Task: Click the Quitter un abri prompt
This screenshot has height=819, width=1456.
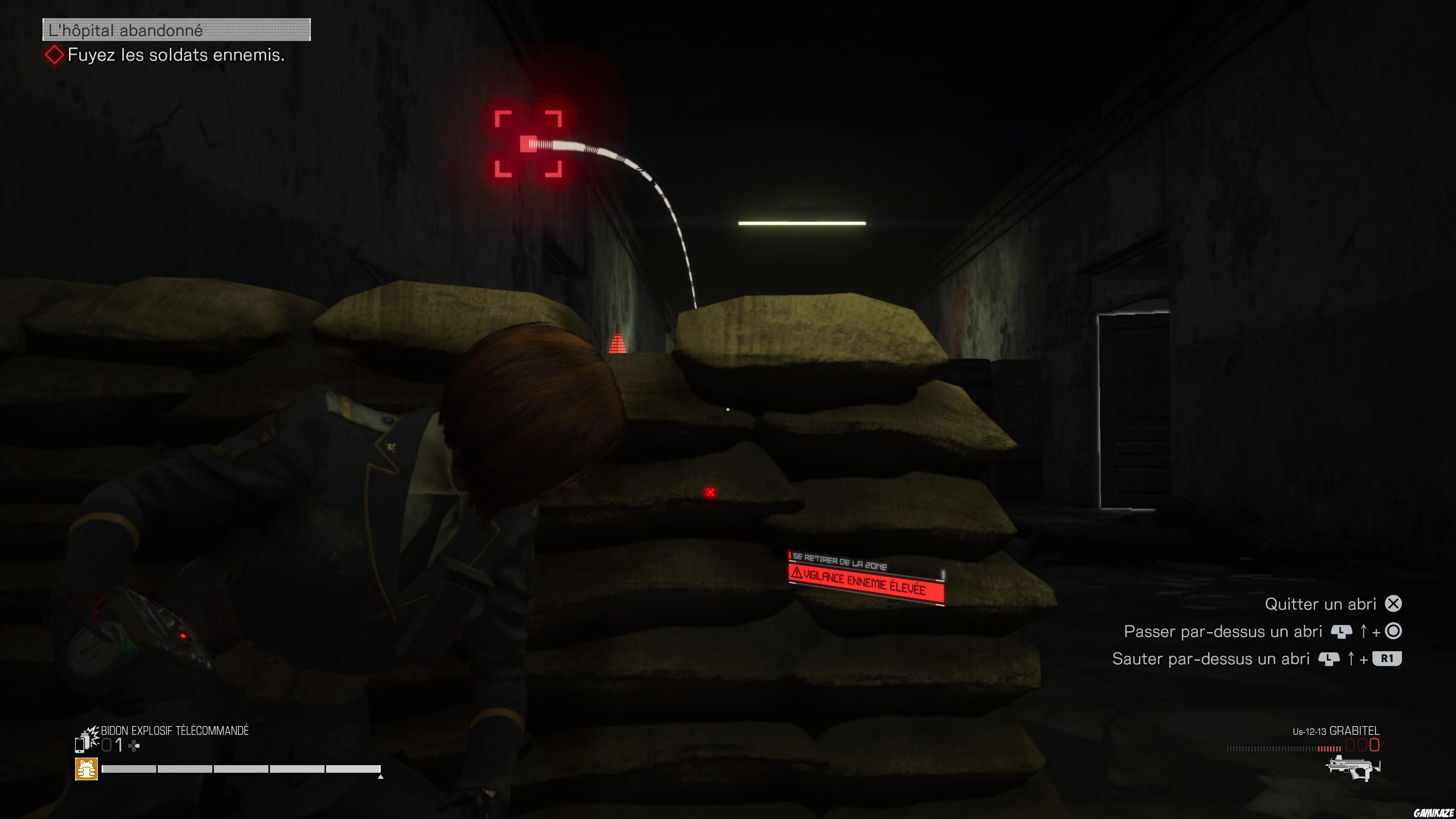Action: 1321,604
